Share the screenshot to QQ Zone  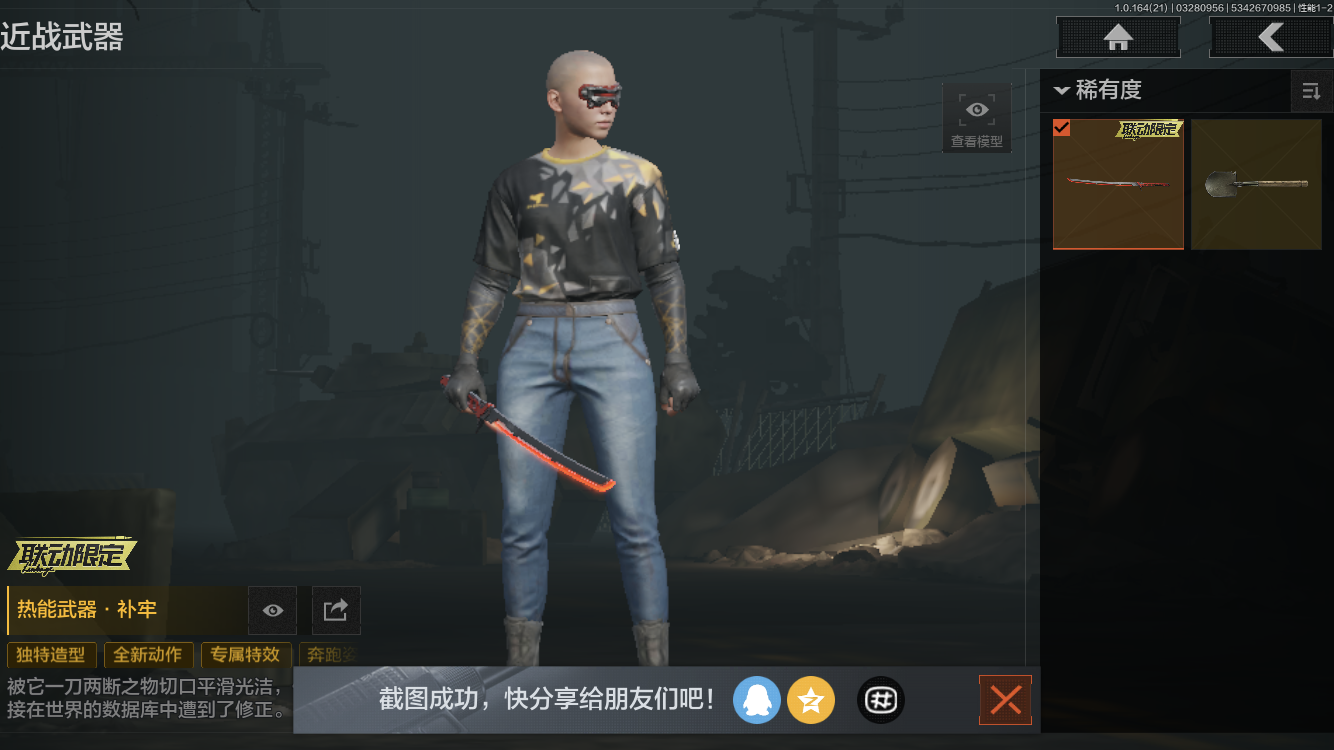click(811, 700)
